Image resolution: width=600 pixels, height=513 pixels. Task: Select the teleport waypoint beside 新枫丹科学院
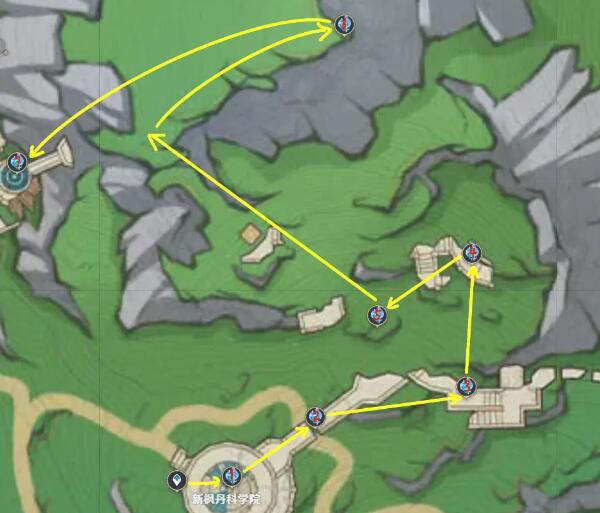pos(177,481)
